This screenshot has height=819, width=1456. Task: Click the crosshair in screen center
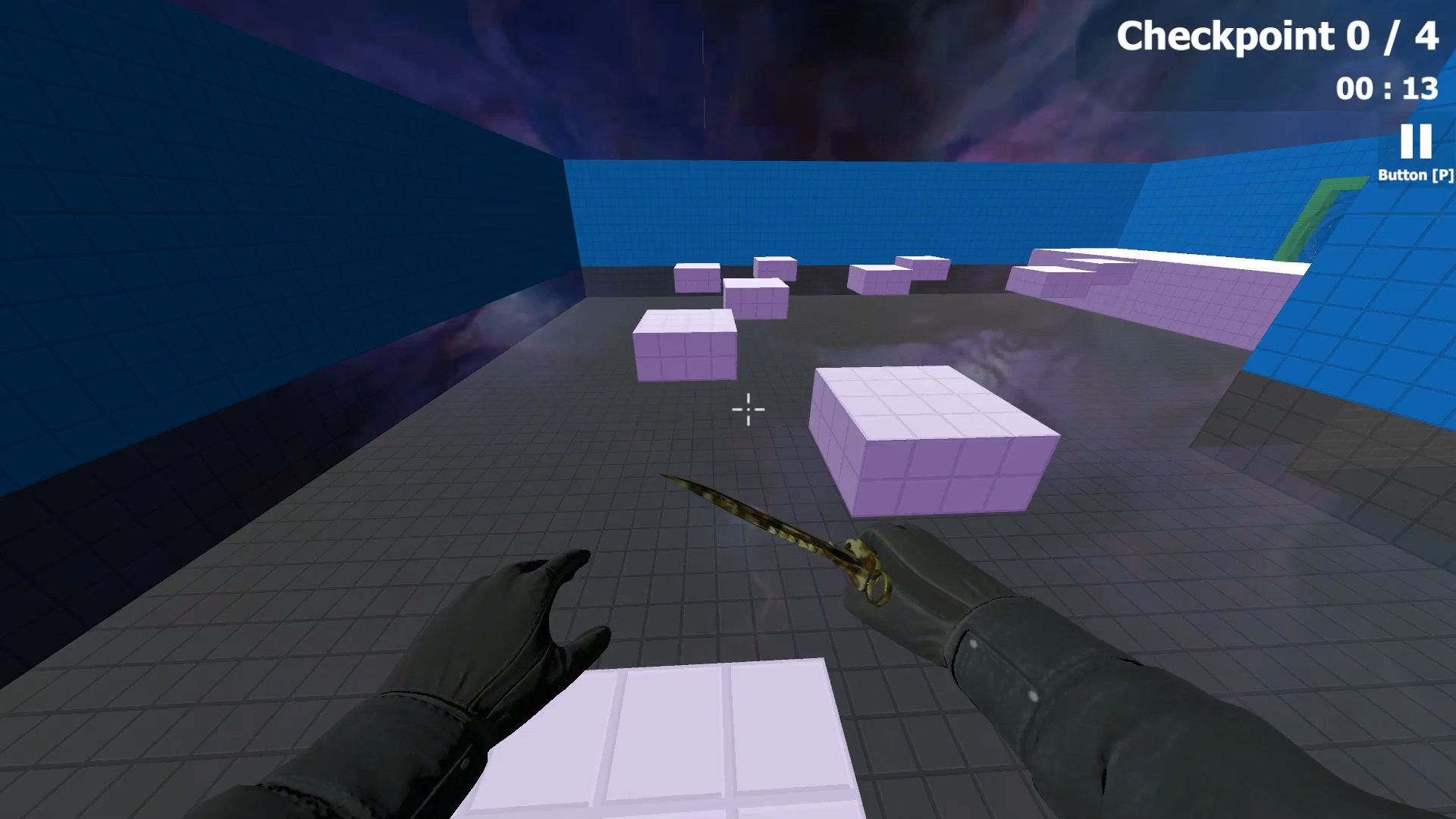point(748,409)
